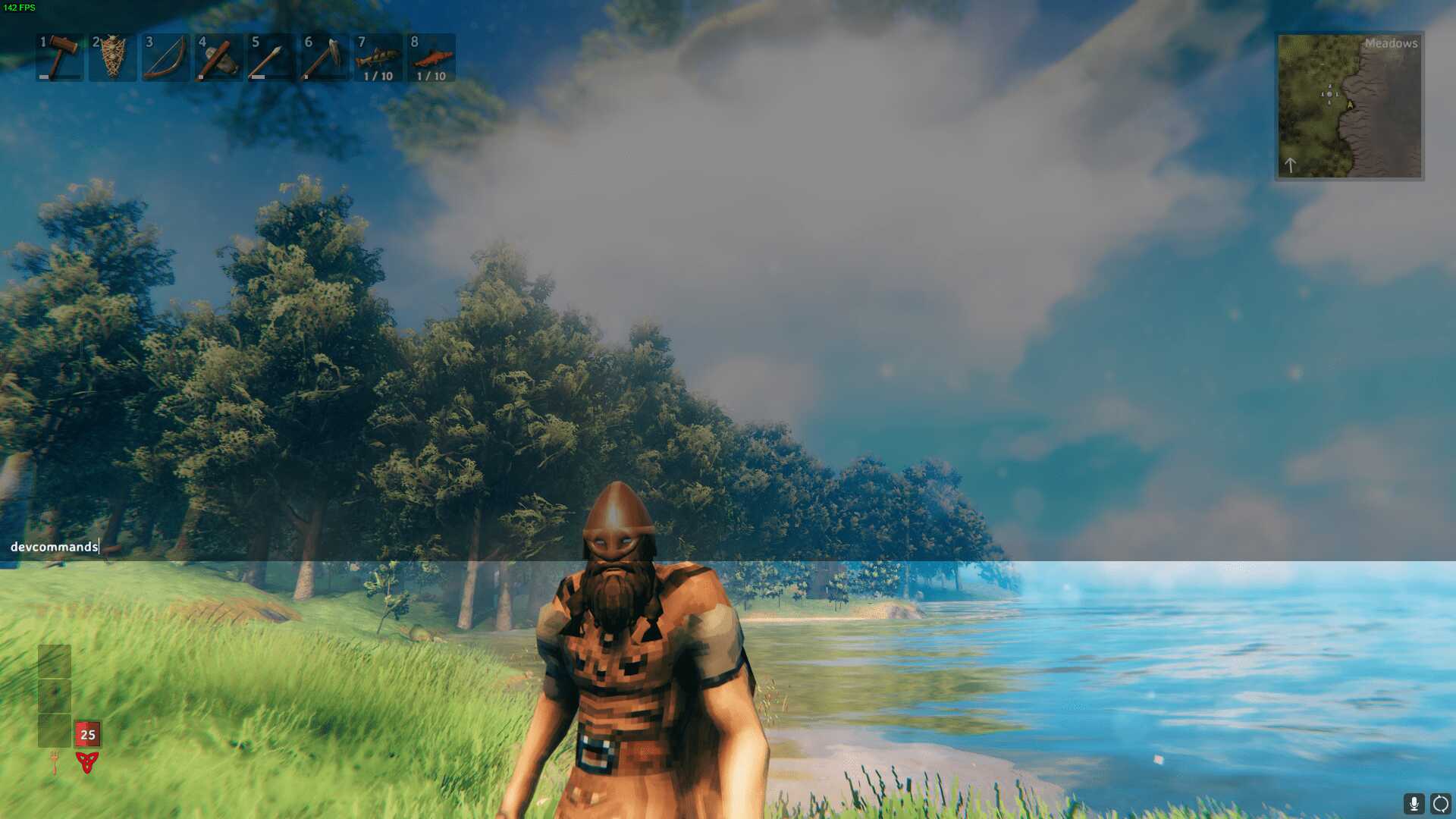The height and width of the screenshot is (819, 1456).
Task: Select the cooked fish in slot 8
Action: tap(431, 58)
